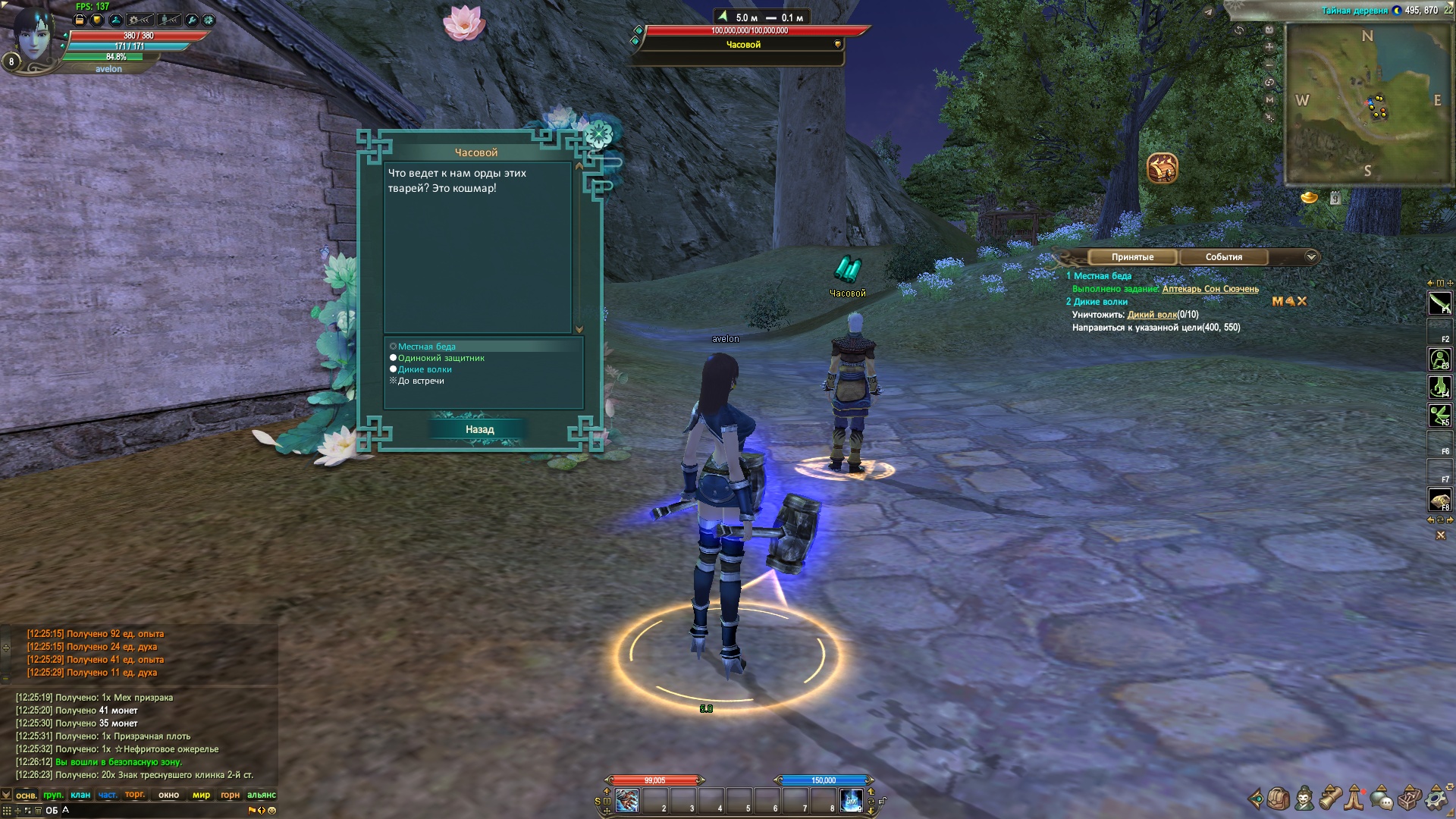Choose До встречи to end the conversation
This screenshot has width=1456, height=819.
pyautogui.click(x=421, y=381)
